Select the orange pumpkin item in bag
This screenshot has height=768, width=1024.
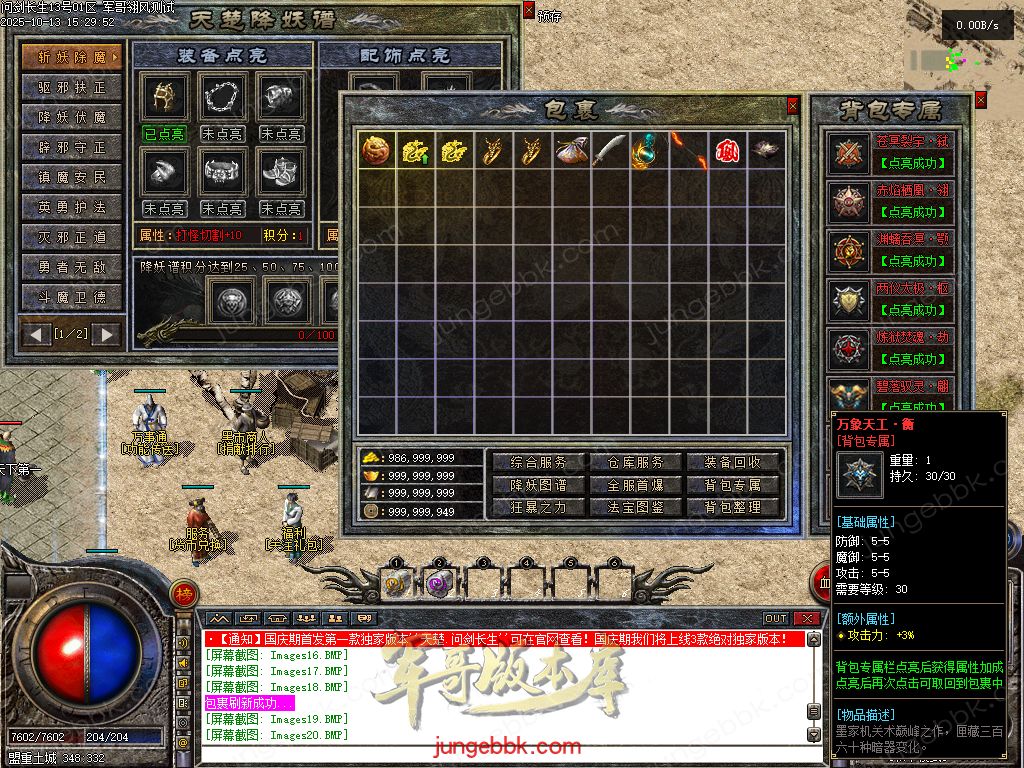[x=375, y=150]
